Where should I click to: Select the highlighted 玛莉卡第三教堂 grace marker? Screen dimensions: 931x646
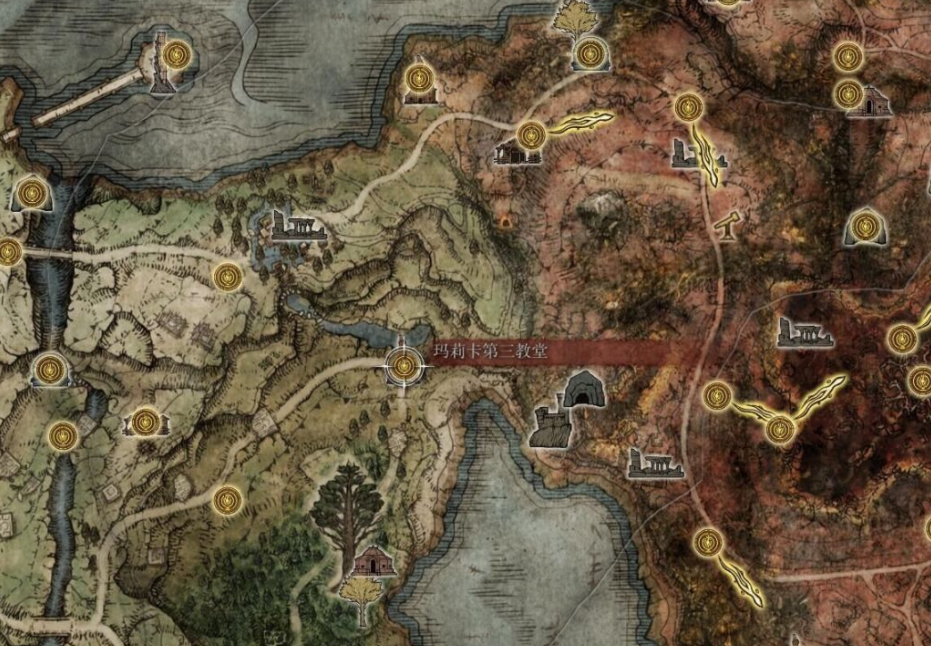(x=404, y=365)
